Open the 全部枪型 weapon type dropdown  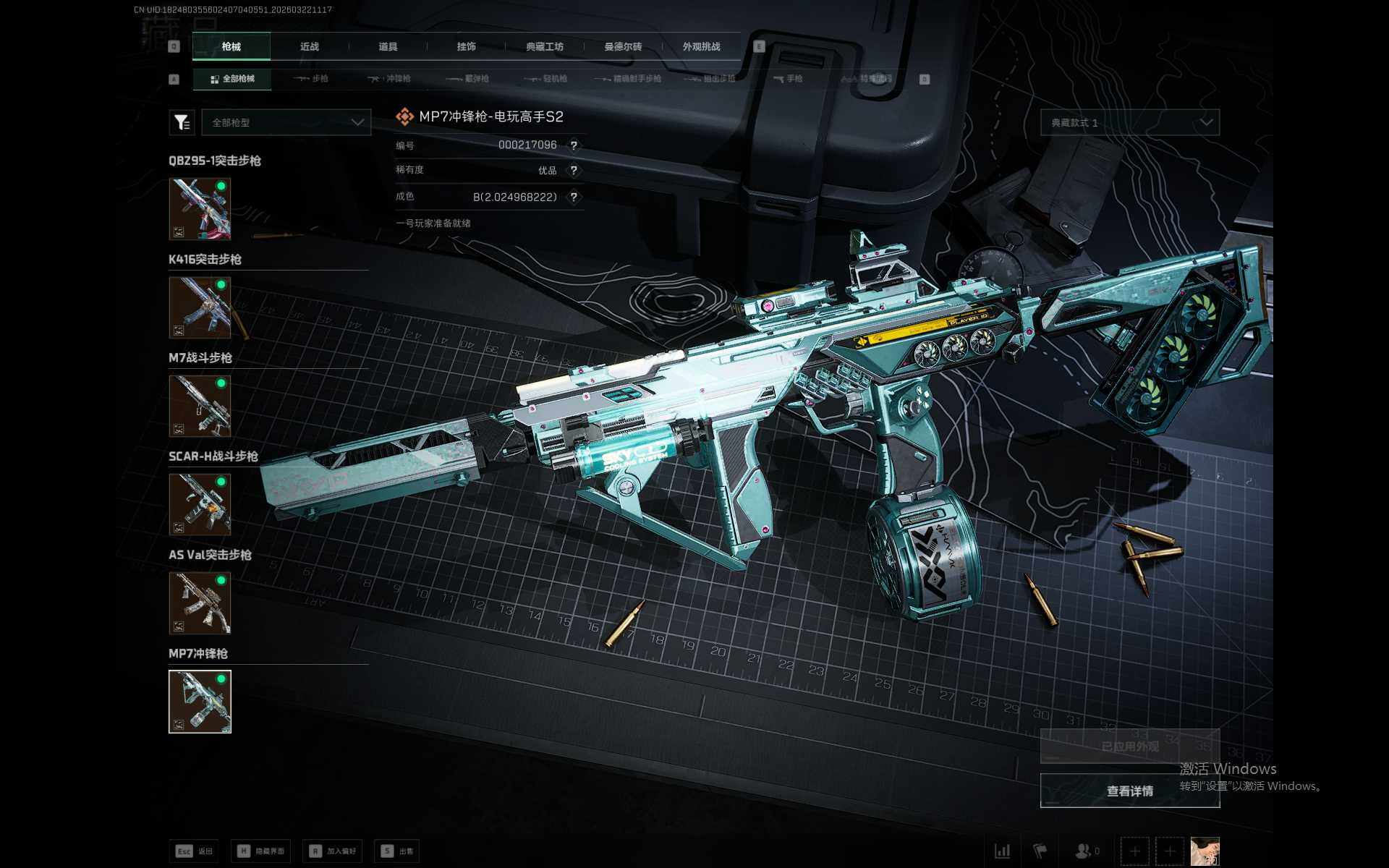pyautogui.click(x=286, y=122)
